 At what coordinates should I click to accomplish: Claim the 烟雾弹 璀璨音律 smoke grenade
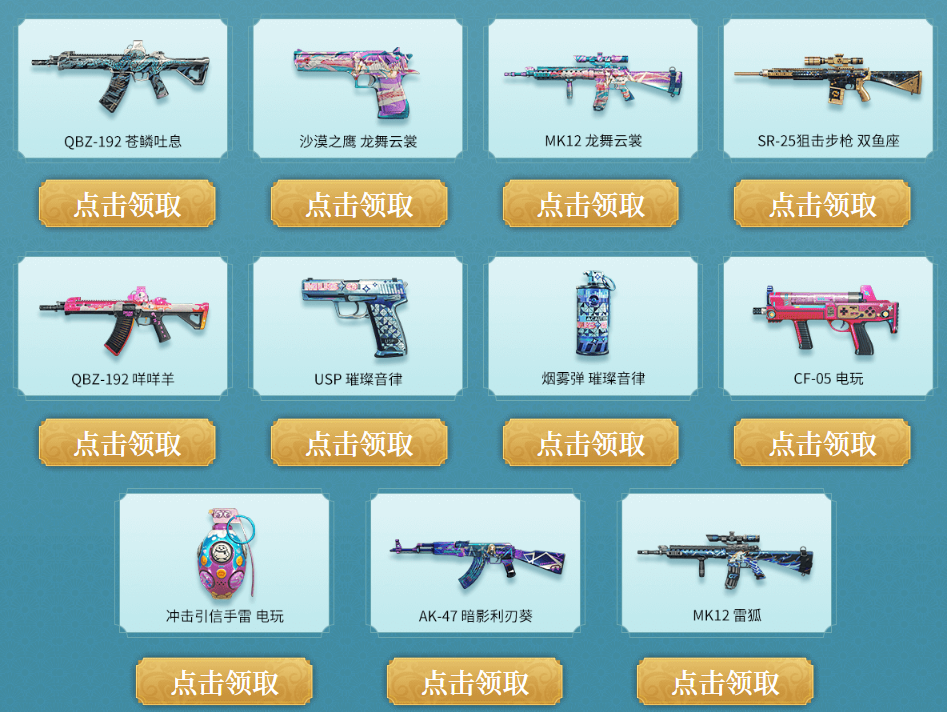591,442
